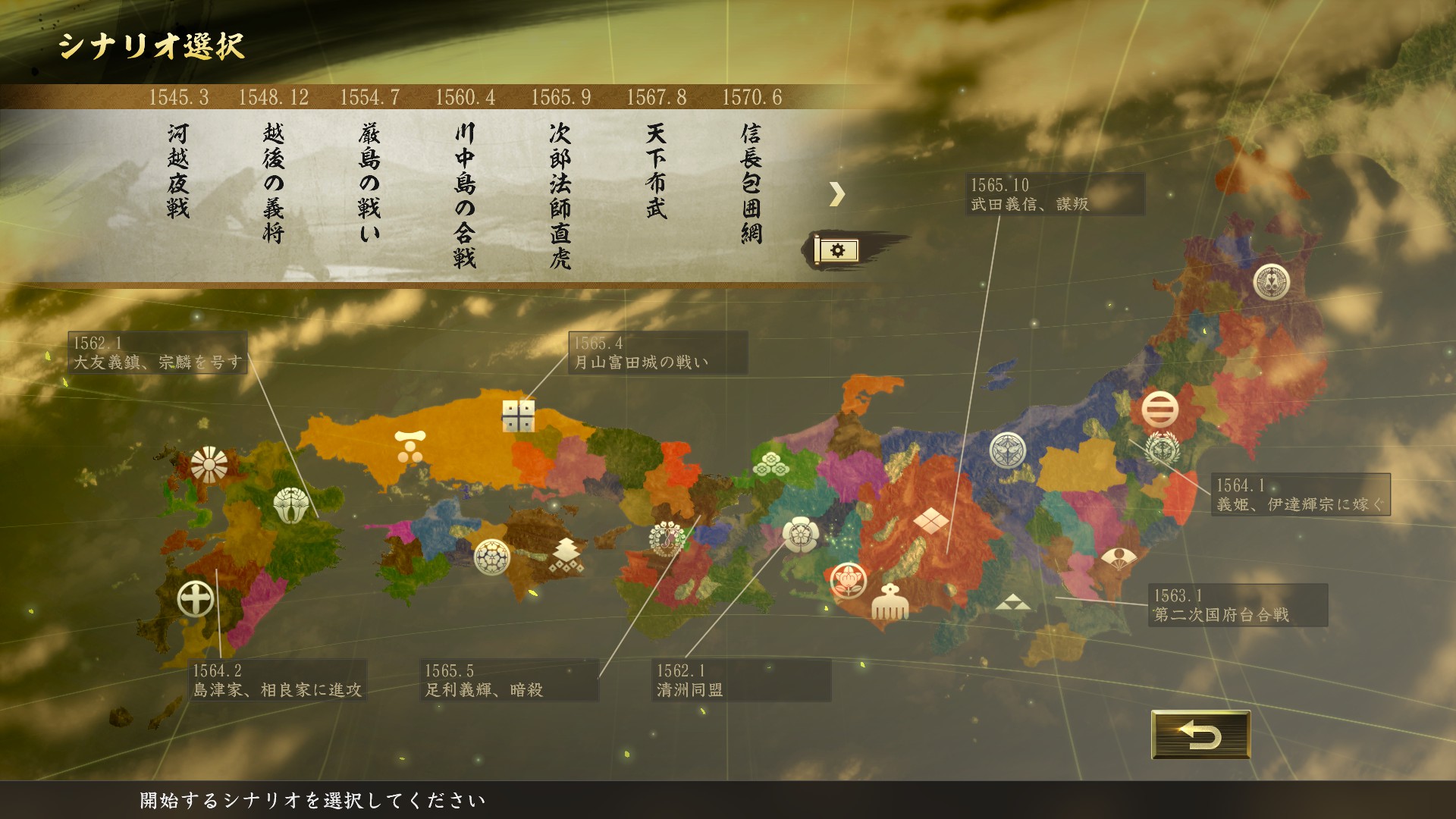Click the flower-in-circle crest near Ise
The width and height of the screenshot is (1456, 819).
849,579
